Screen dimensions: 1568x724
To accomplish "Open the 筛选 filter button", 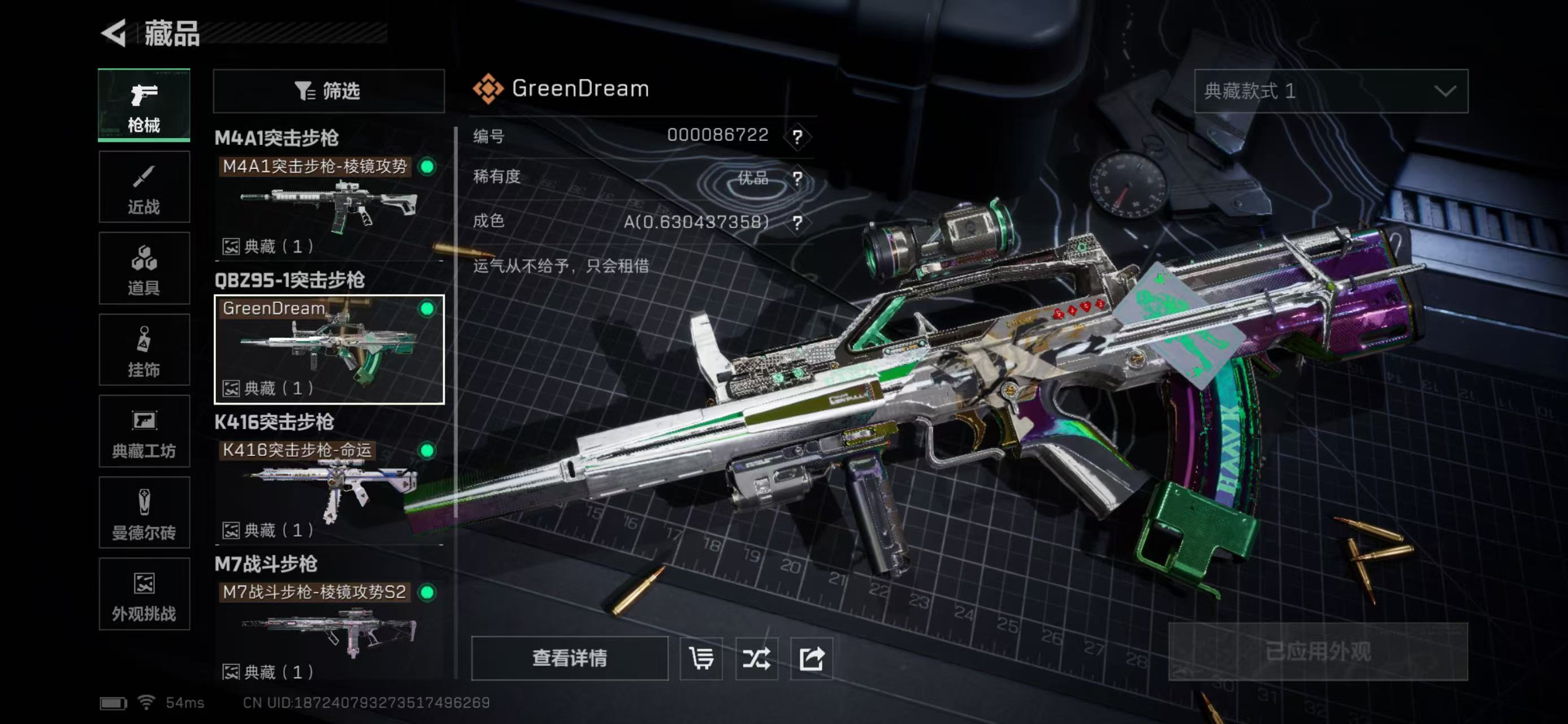I will tap(329, 91).
